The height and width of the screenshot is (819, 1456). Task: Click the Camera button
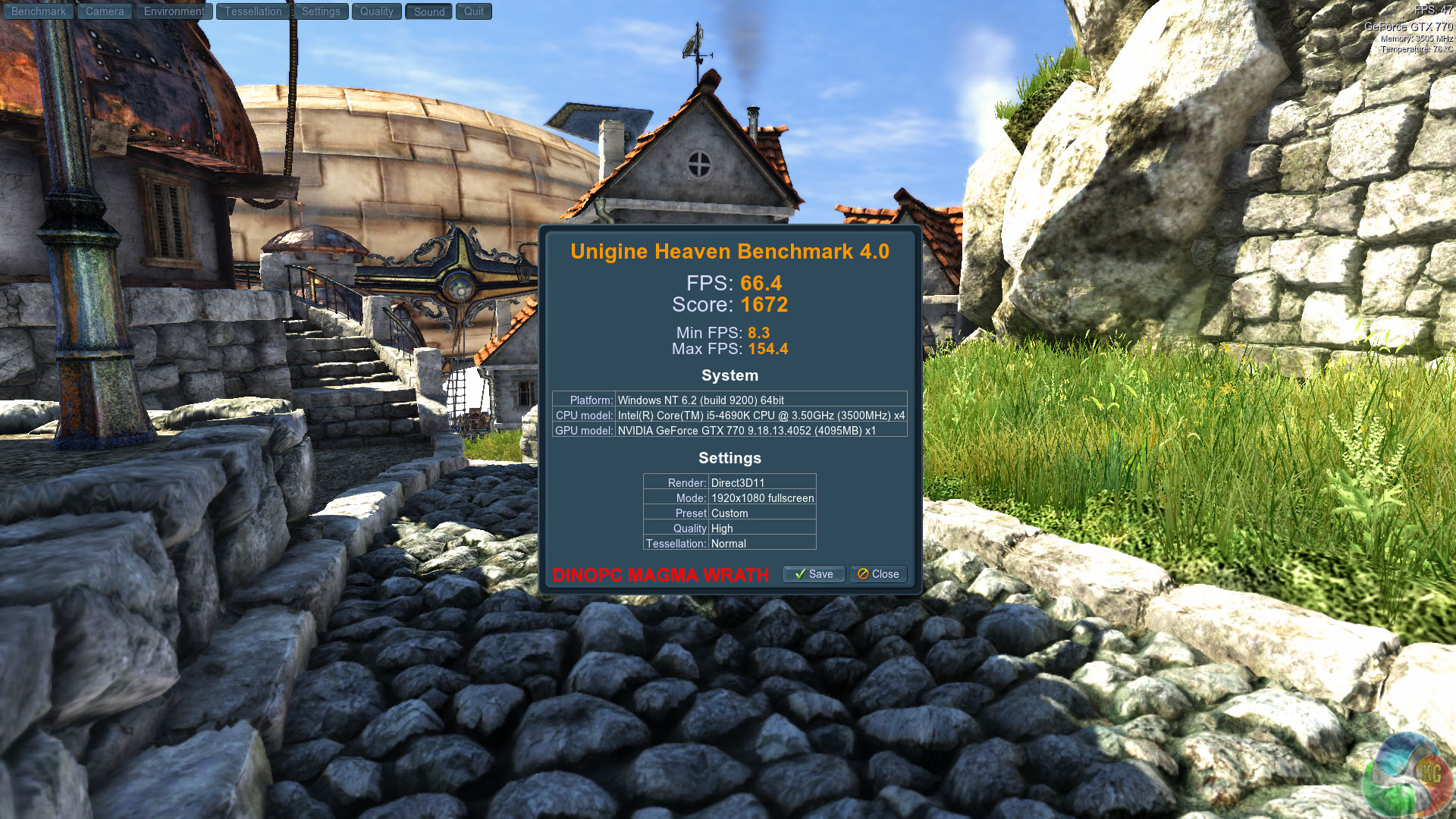click(x=105, y=11)
